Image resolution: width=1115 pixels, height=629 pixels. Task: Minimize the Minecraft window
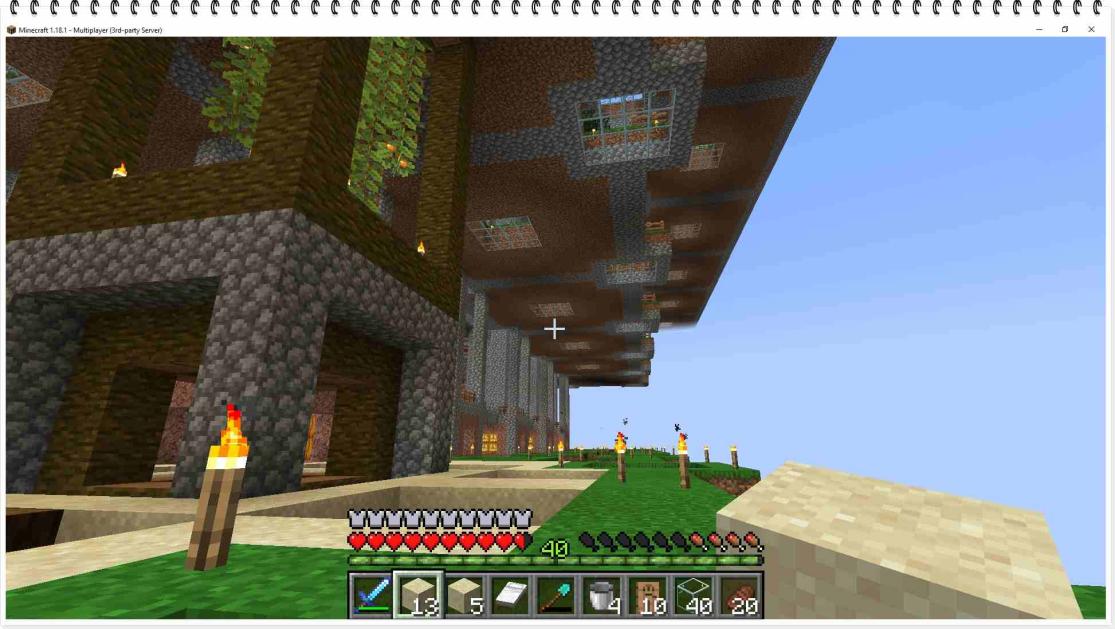pyautogui.click(x=1039, y=30)
